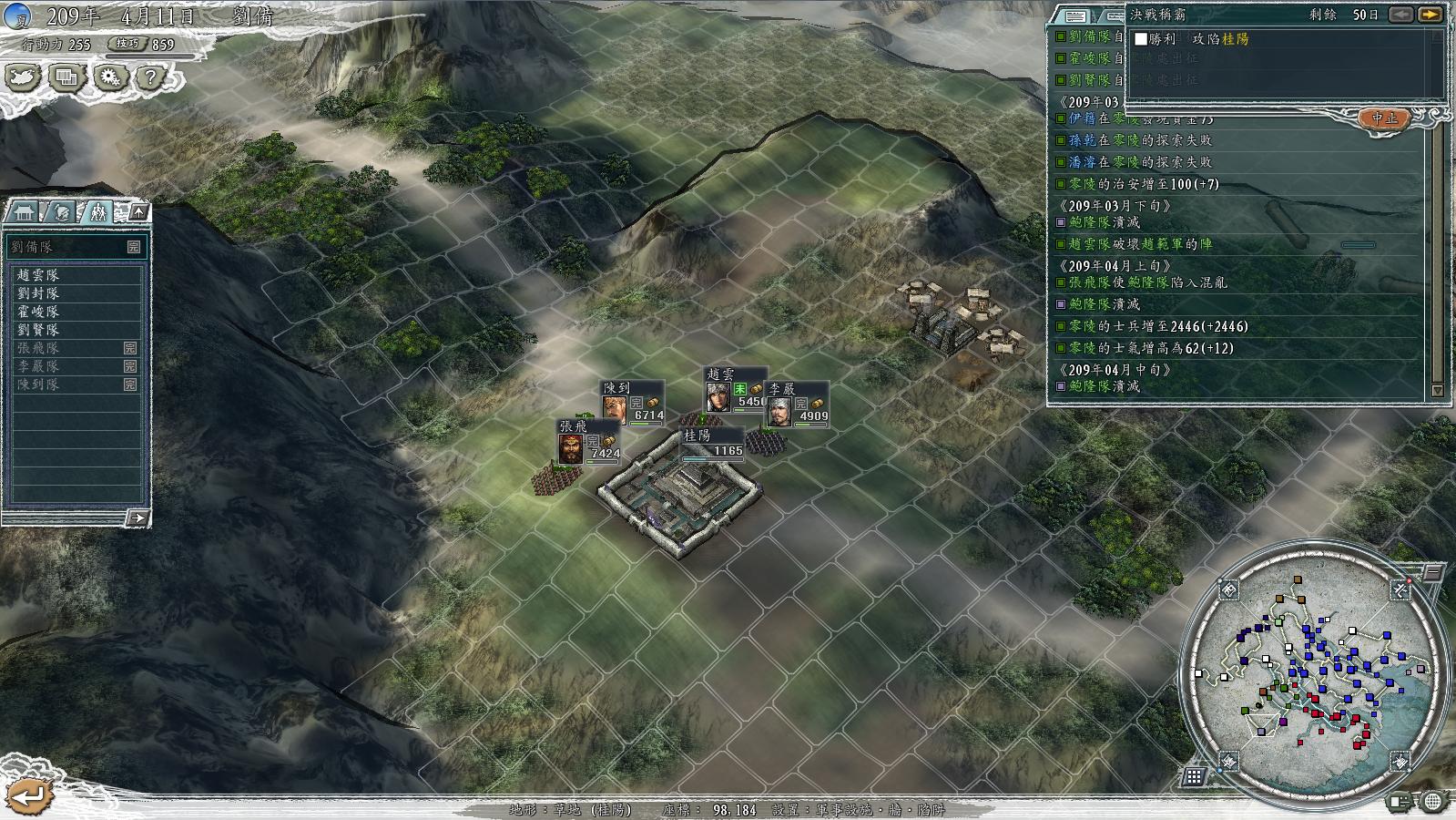Click the yellow right arrow objective button
The height and width of the screenshot is (820, 1456).
(x=1431, y=15)
